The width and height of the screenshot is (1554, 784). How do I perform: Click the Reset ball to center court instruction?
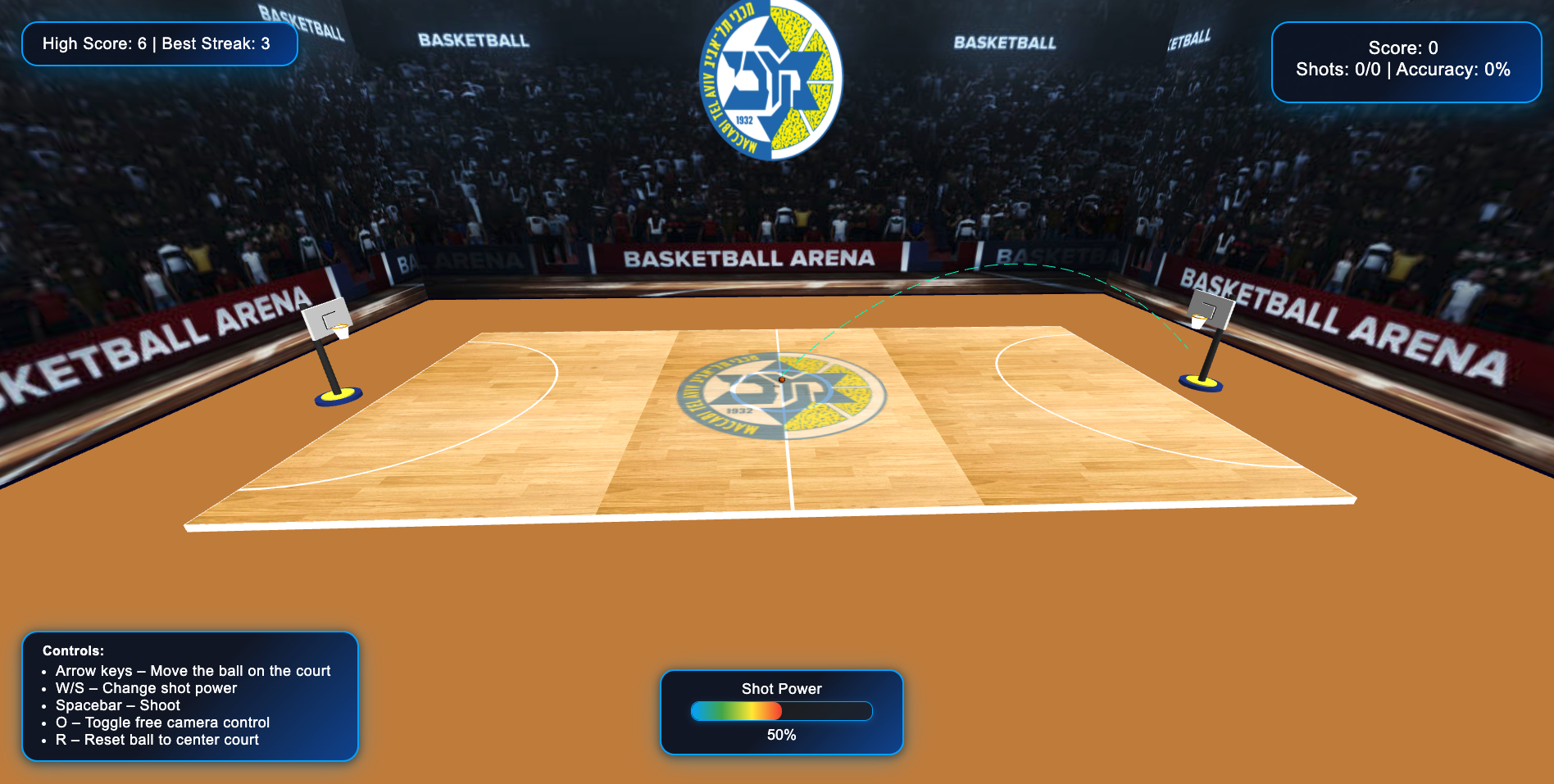click(x=157, y=740)
